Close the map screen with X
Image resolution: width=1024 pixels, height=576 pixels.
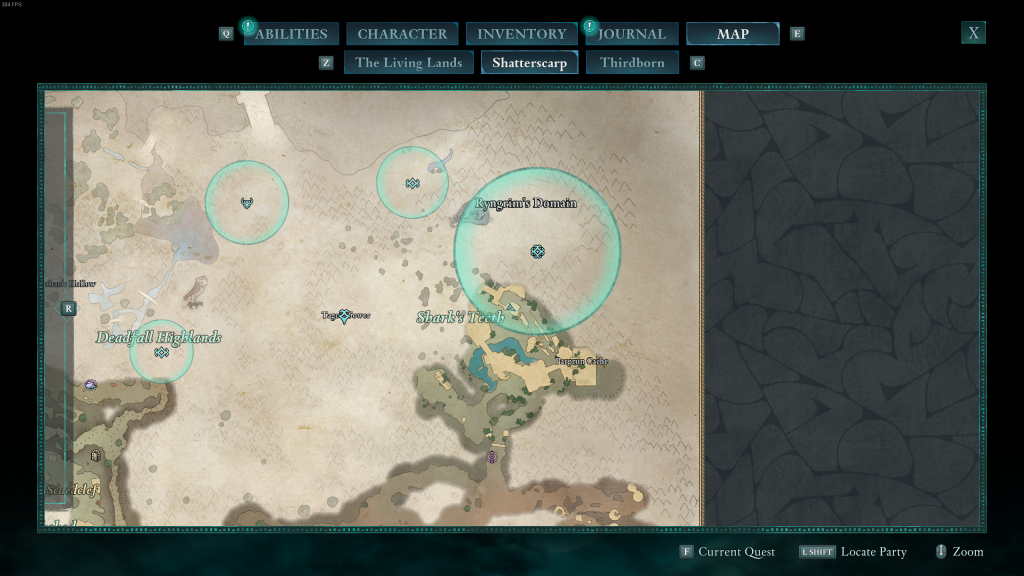[973, 33]
